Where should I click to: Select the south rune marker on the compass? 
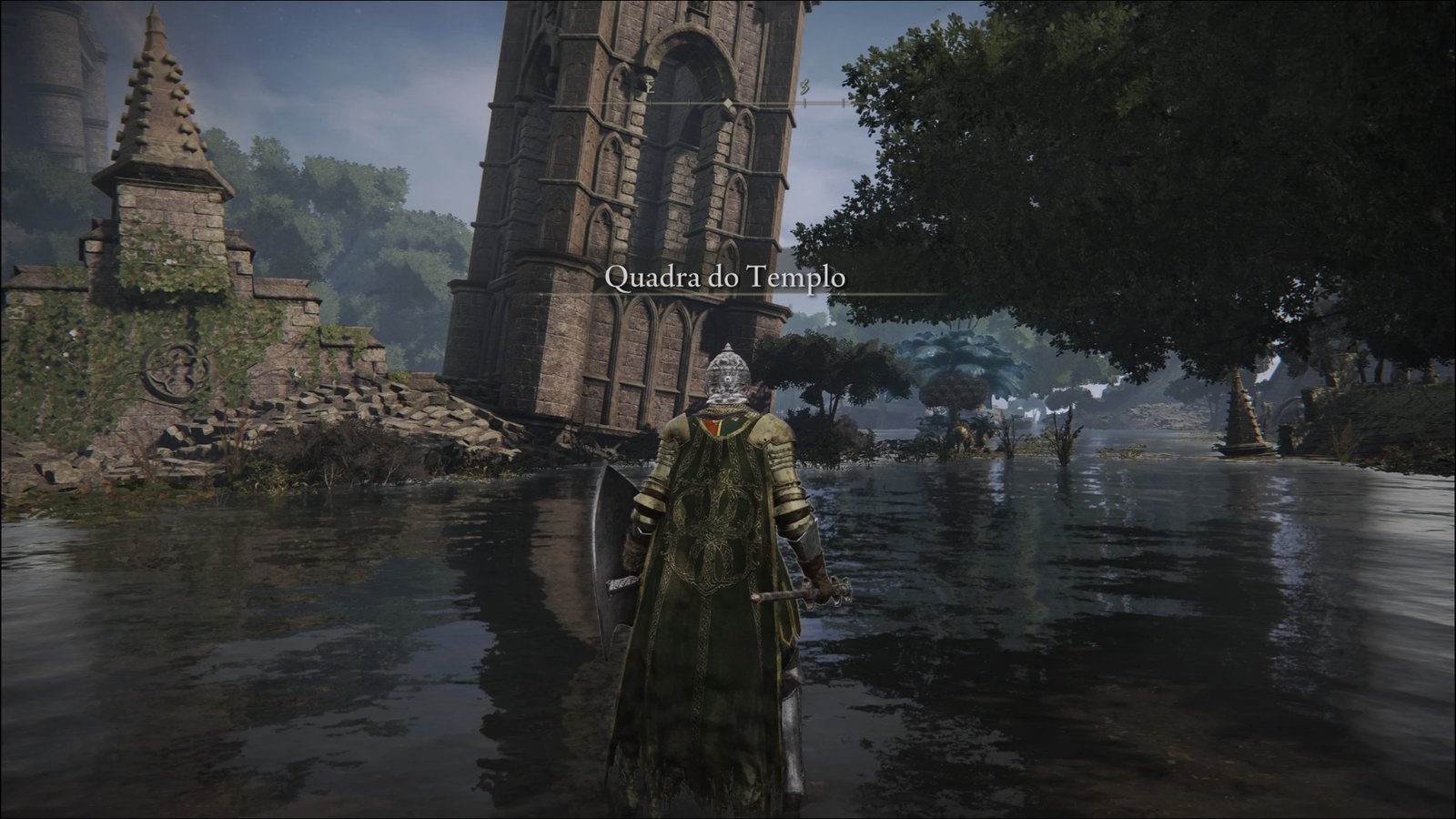(805, 87)
